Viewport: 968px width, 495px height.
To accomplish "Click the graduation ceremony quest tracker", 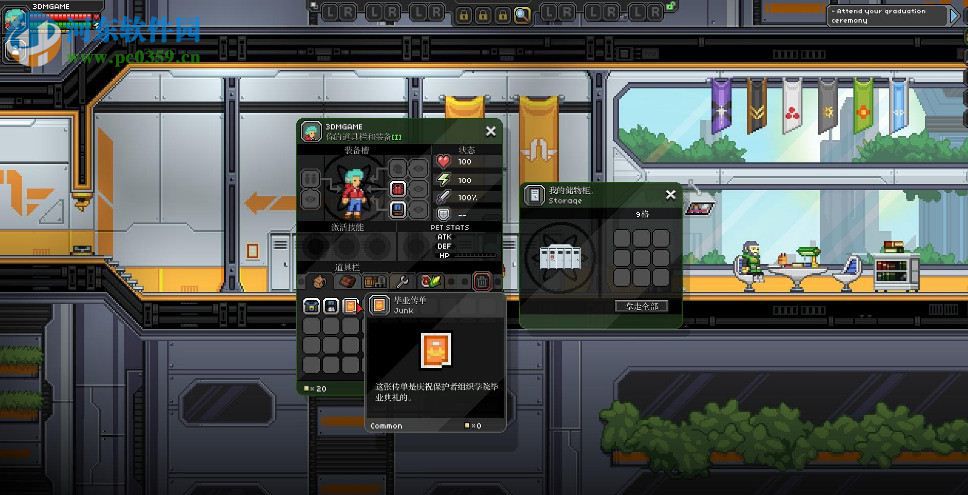I will pyautogui.click(x=892, y=16).
